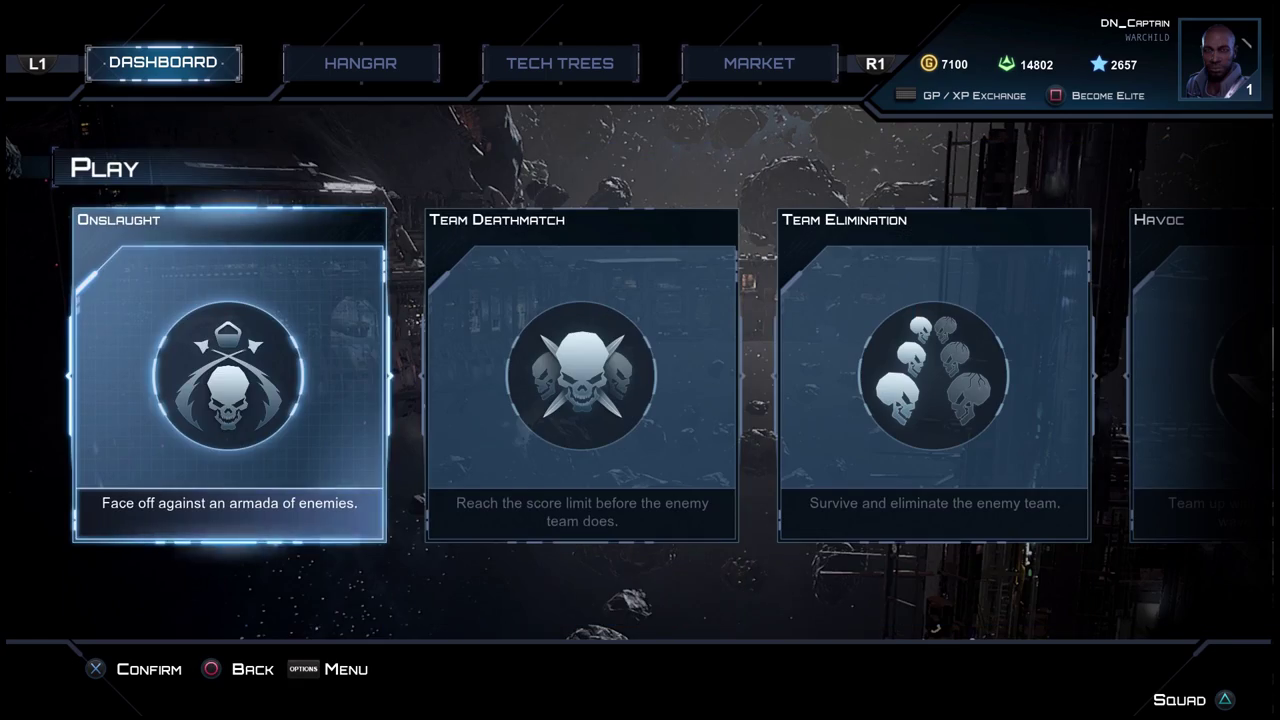
Task: Confirm the current selection
Action: click(x=135, y=669)
